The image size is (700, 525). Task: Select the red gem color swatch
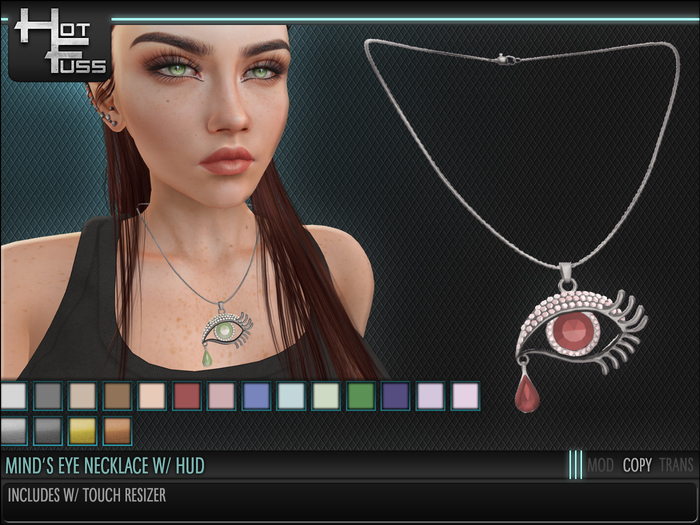186,396
